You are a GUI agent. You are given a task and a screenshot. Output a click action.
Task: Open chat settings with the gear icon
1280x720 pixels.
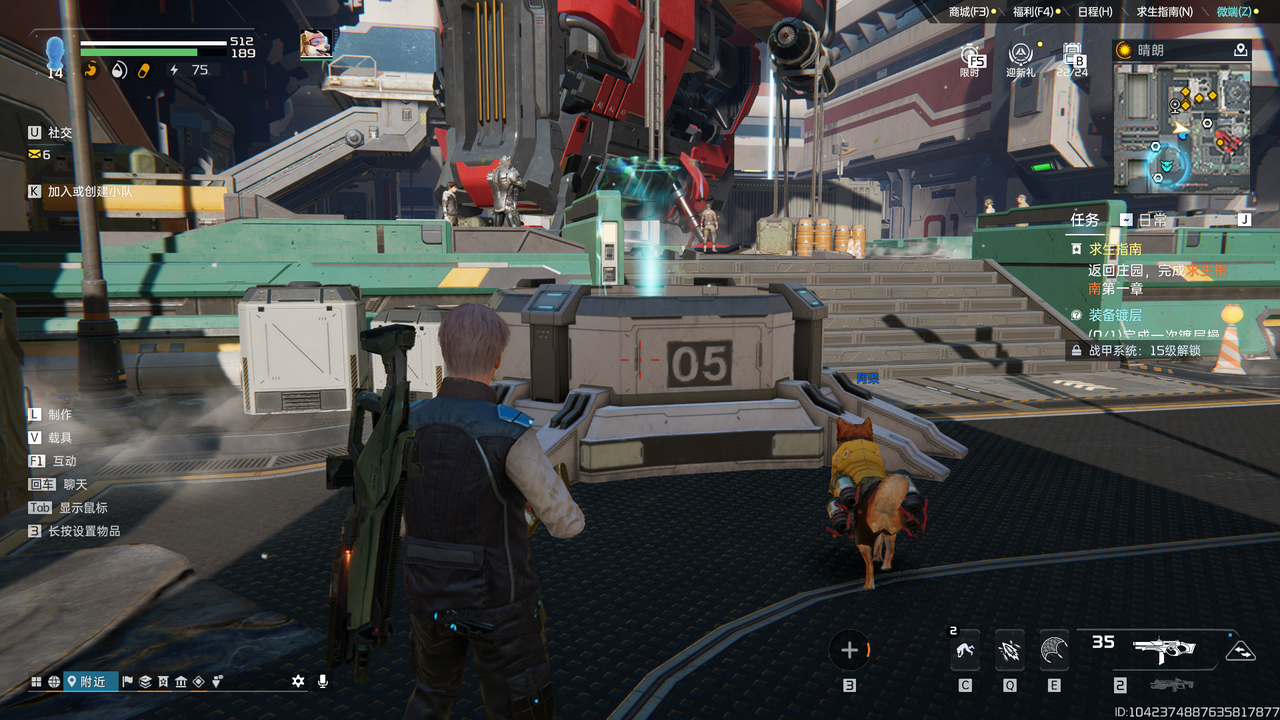(298, 681)
